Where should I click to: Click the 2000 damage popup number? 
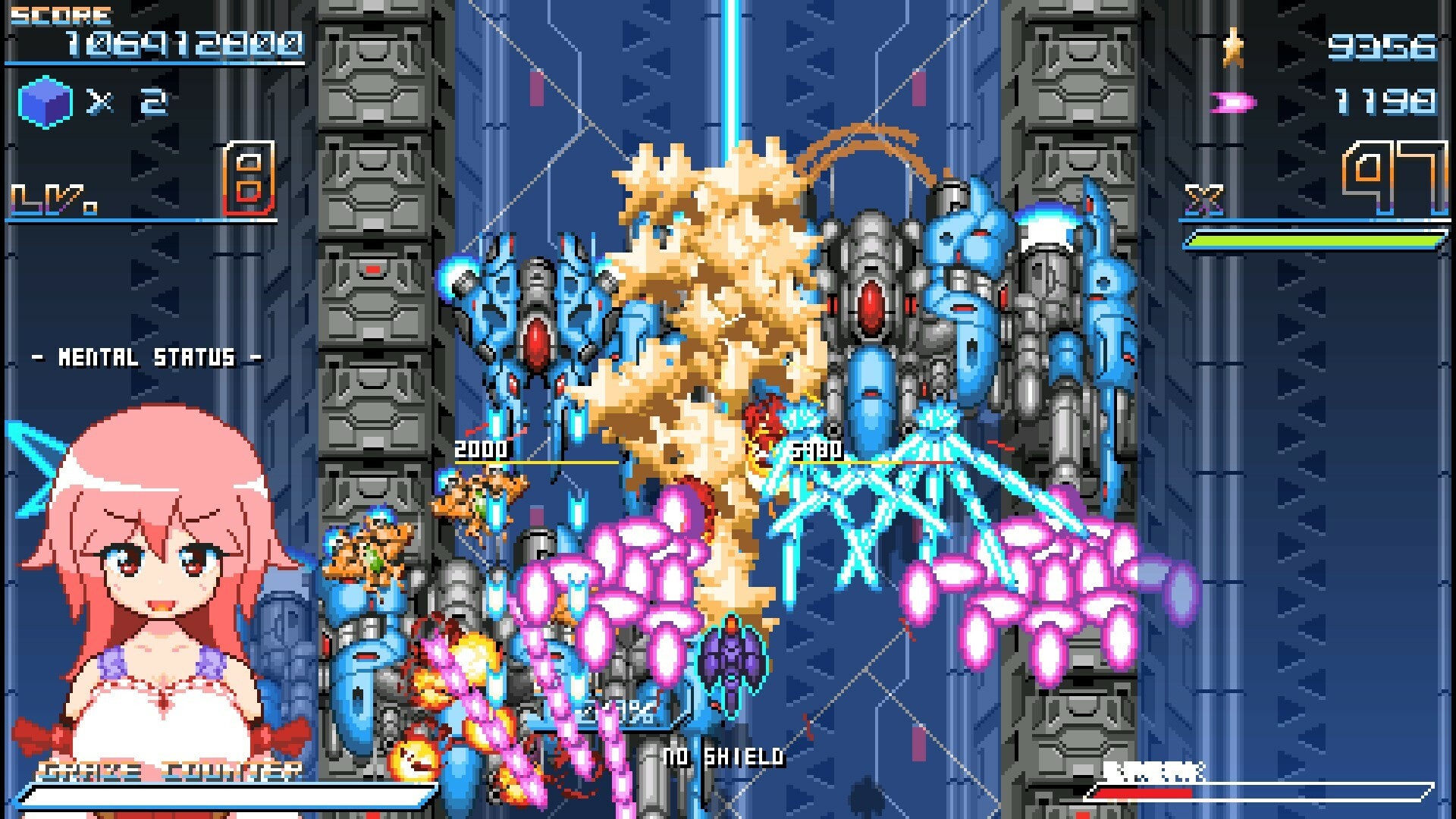click(479, 448)
